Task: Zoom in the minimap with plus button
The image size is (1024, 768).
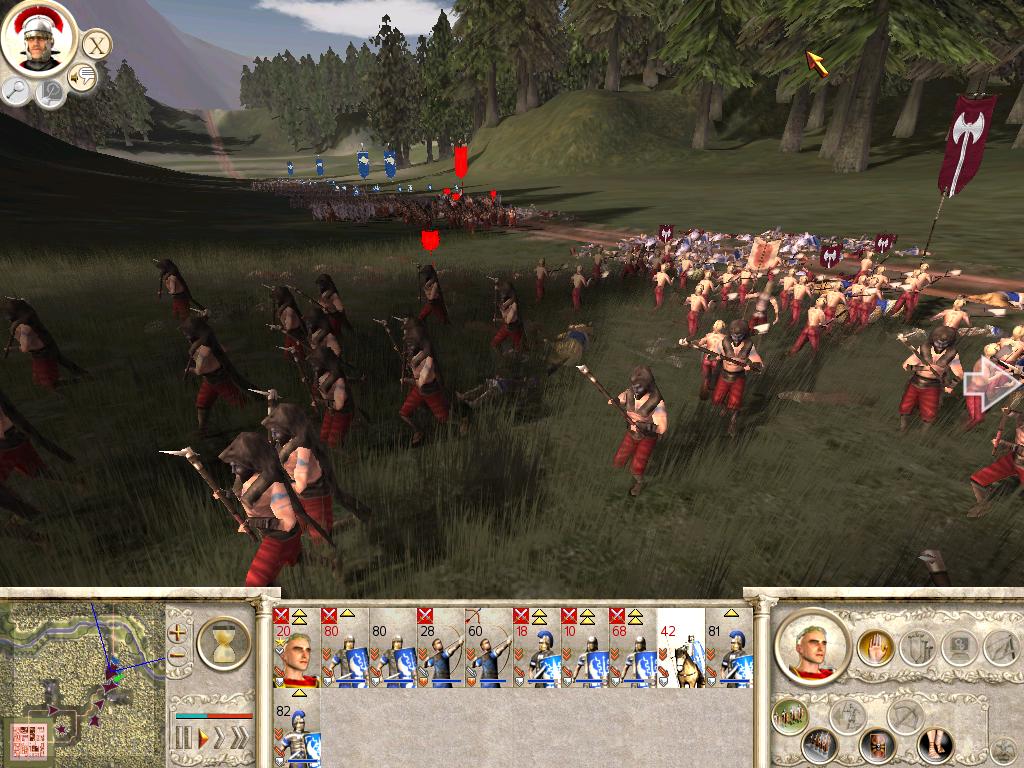Action: click(x=178, y=632)
